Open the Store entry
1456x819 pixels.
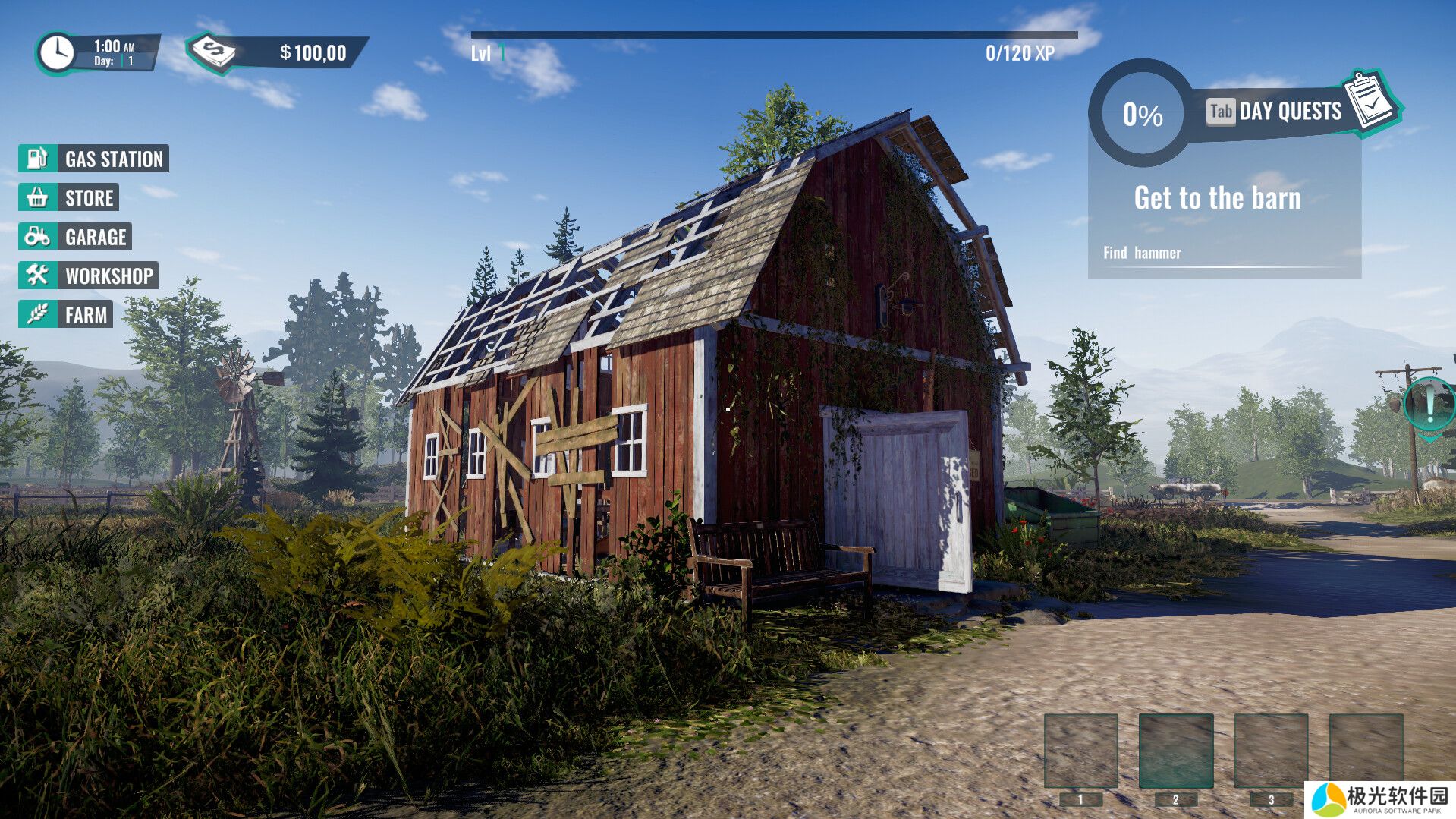69,198
